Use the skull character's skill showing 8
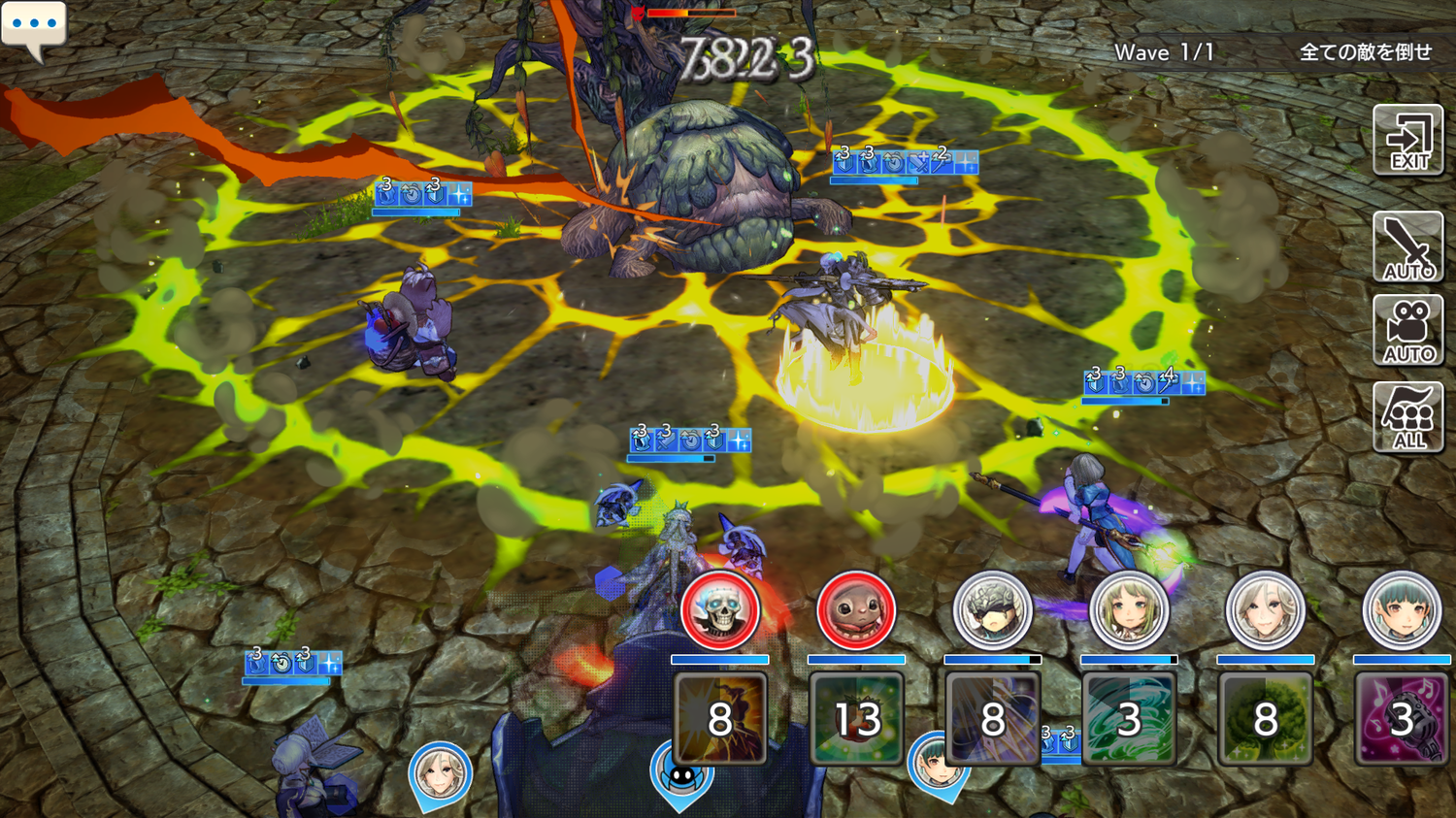 (719, 719)
